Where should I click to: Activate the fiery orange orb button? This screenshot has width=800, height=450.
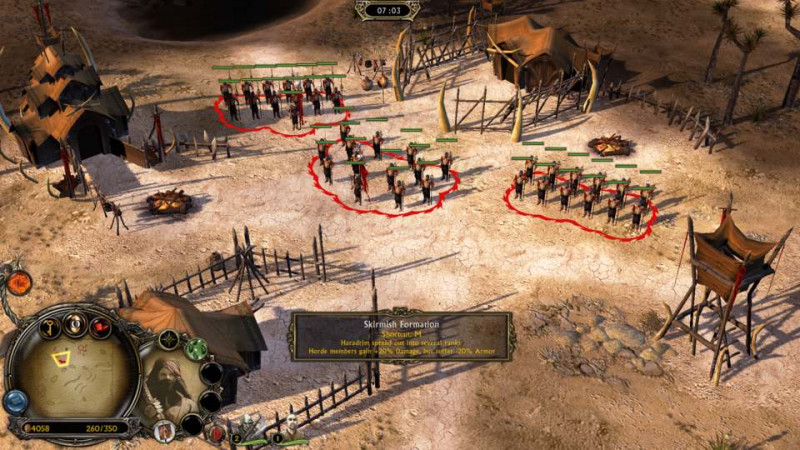[19, 283]
